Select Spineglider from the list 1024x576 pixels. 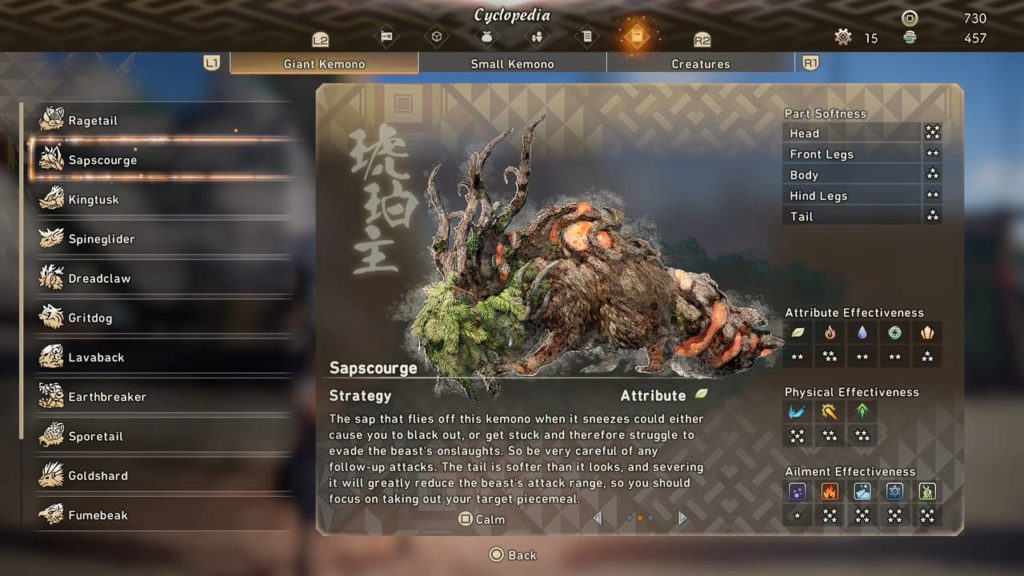(x=101, y=239)
